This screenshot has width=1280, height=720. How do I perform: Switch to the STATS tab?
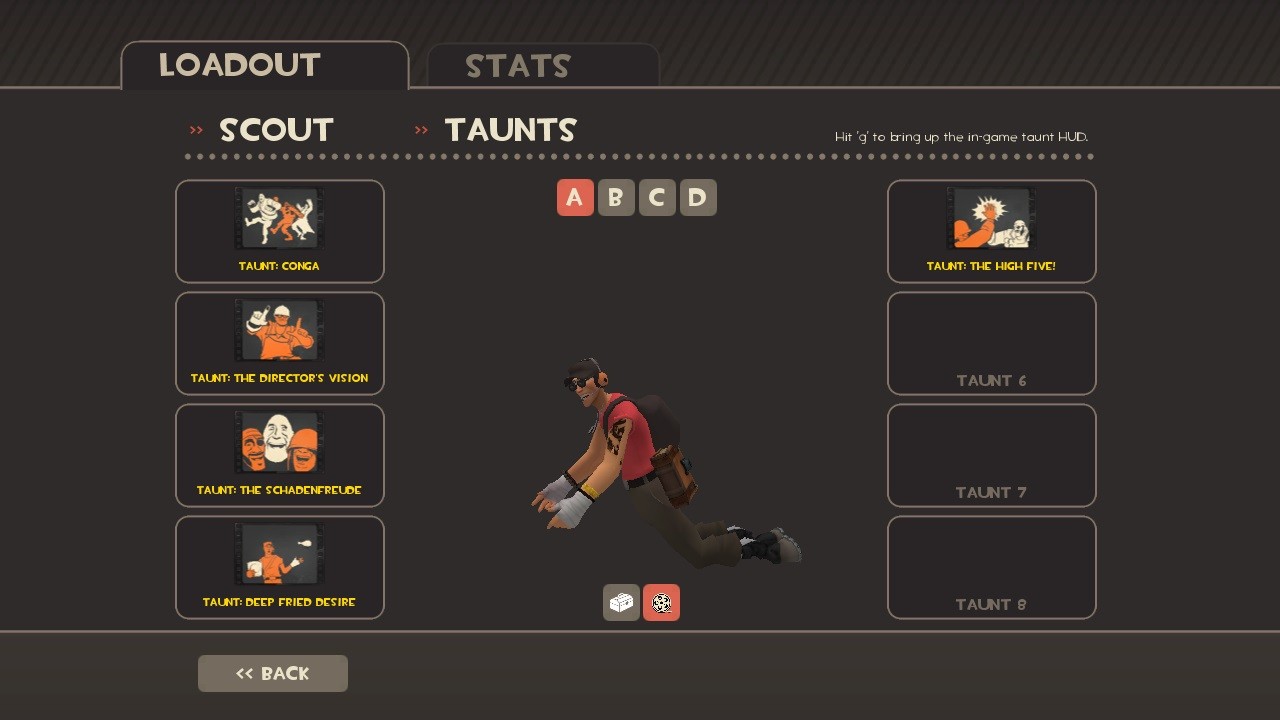pos(518,66)
